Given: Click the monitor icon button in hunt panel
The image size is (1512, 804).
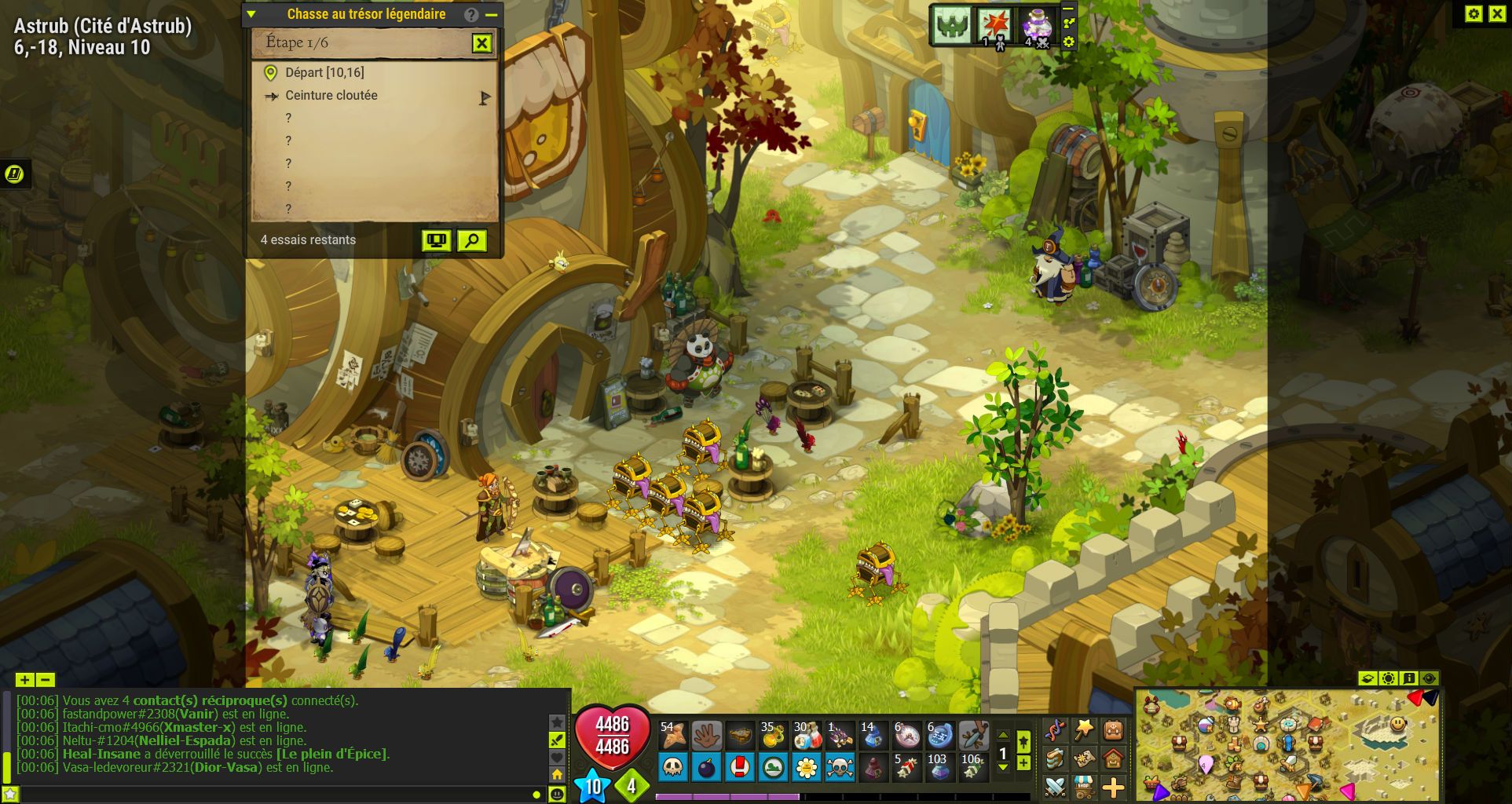Looking at the screenshot, I should coord(436,240).
